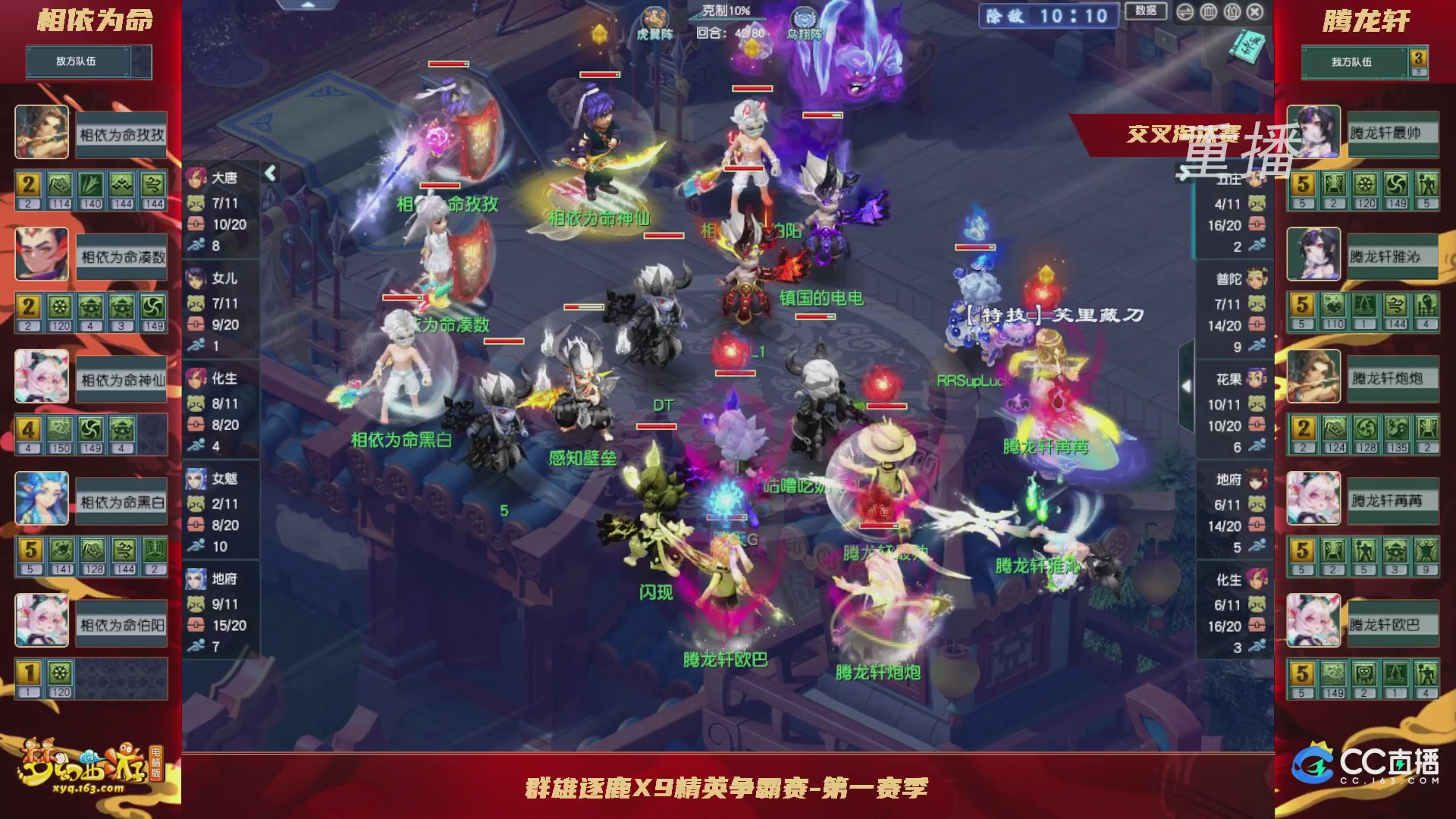Click 大唐's green pet counter icon showing 7/11
The width and height of the screenshot is (1456, 819).
point(196,203)
